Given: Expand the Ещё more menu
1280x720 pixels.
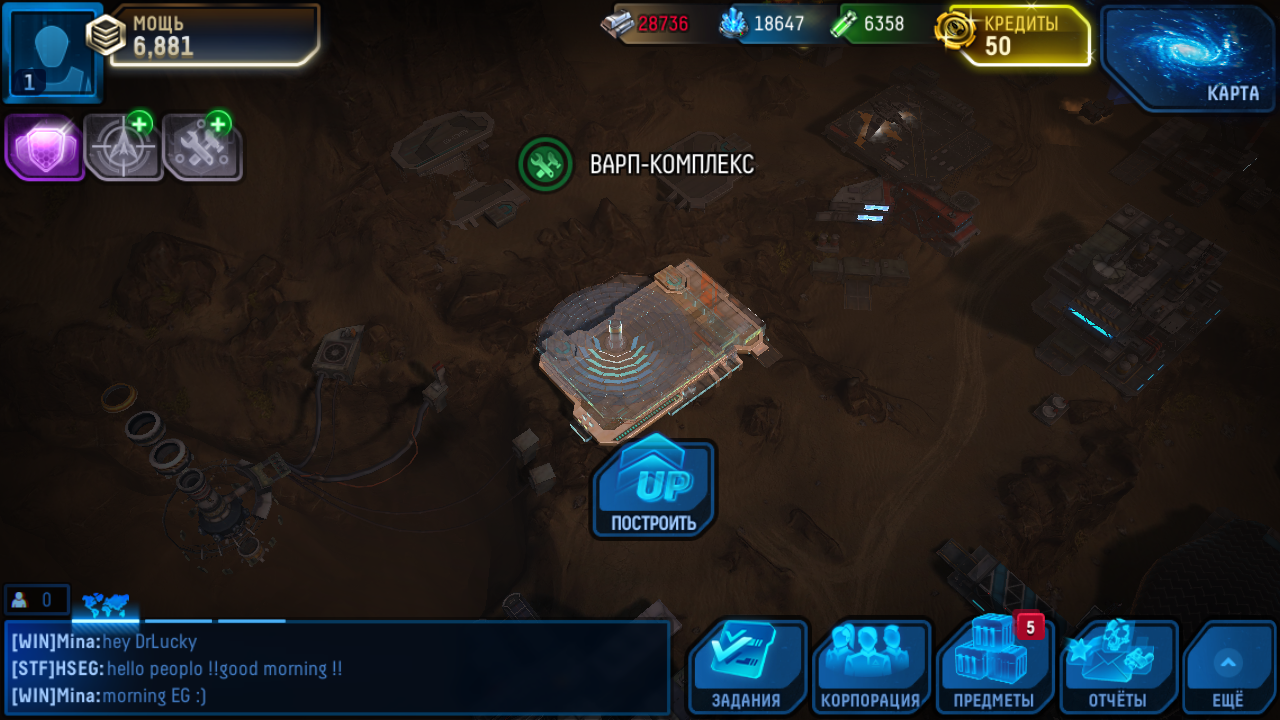Looking at the screenshot, I should (1228, 667).
